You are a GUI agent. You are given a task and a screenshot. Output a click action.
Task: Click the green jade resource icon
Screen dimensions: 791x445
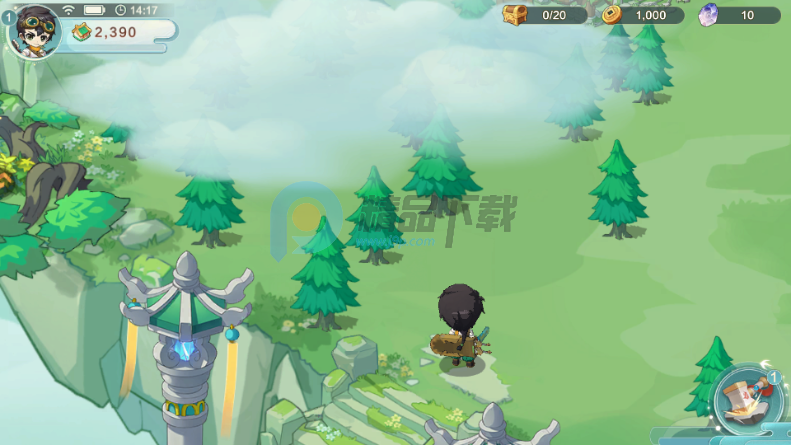coord(82,32)
